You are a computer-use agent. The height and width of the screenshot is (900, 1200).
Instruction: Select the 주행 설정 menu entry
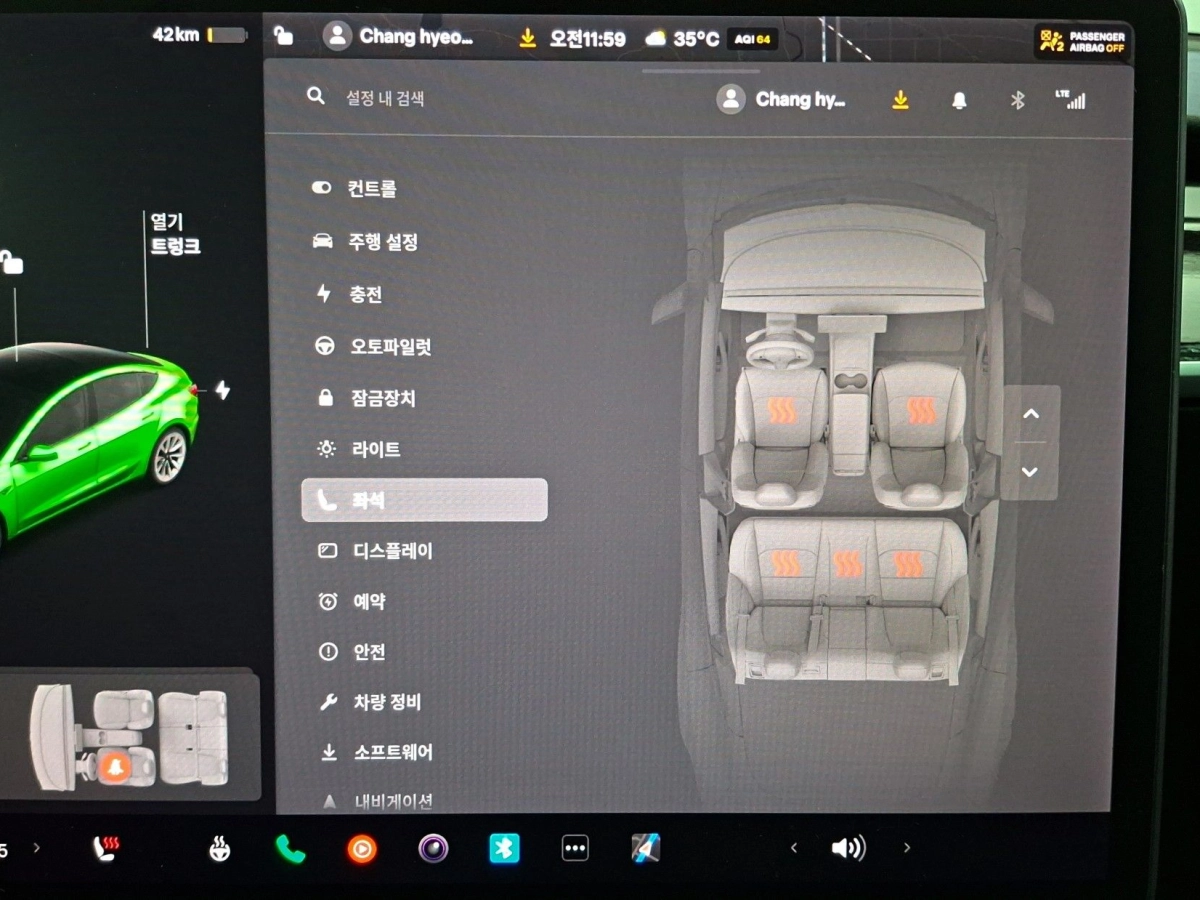pyautogui.click(x=382, y=242)
